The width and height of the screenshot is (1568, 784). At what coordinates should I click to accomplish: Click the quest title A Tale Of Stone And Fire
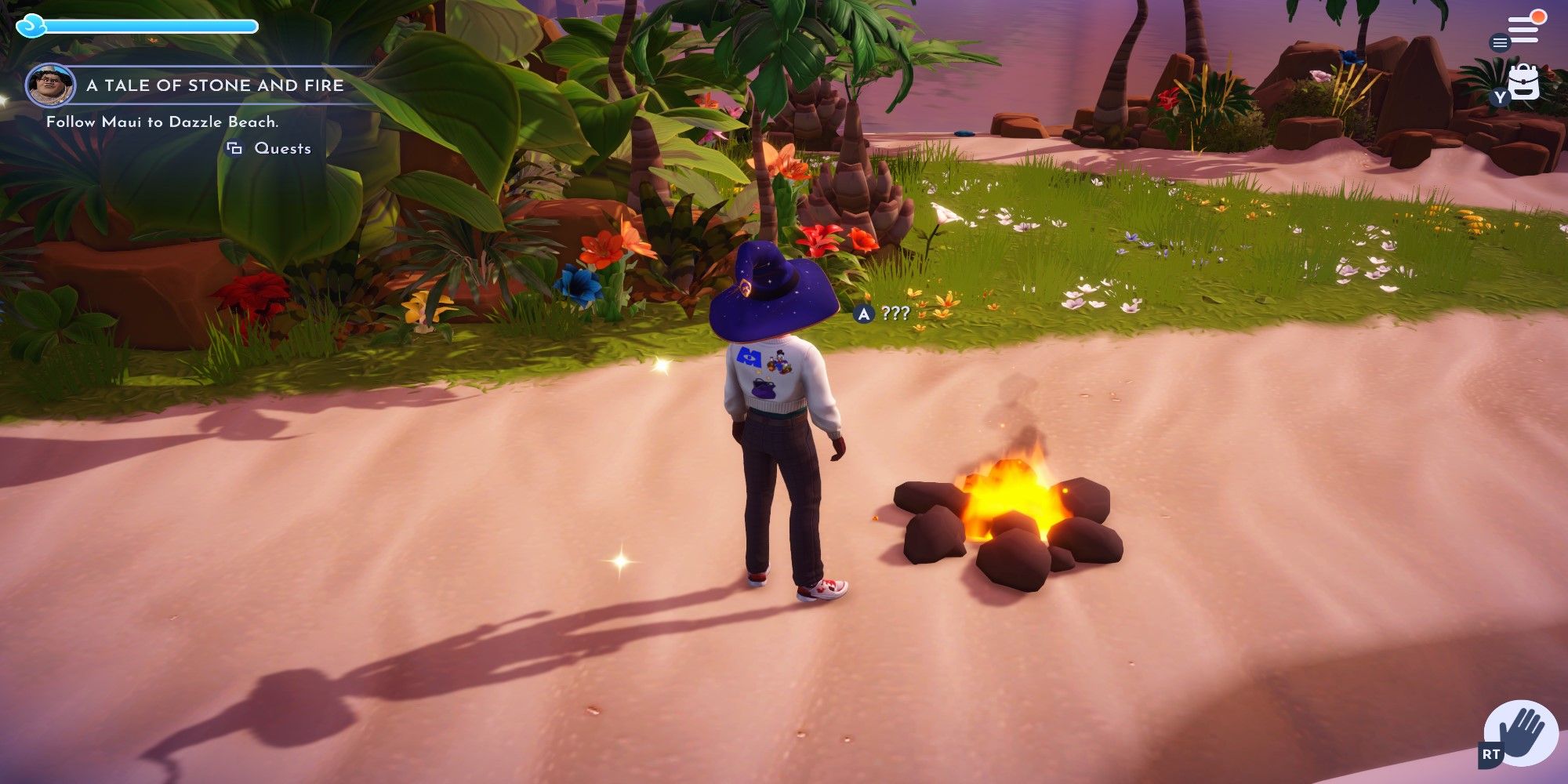[x=216, y=86]
